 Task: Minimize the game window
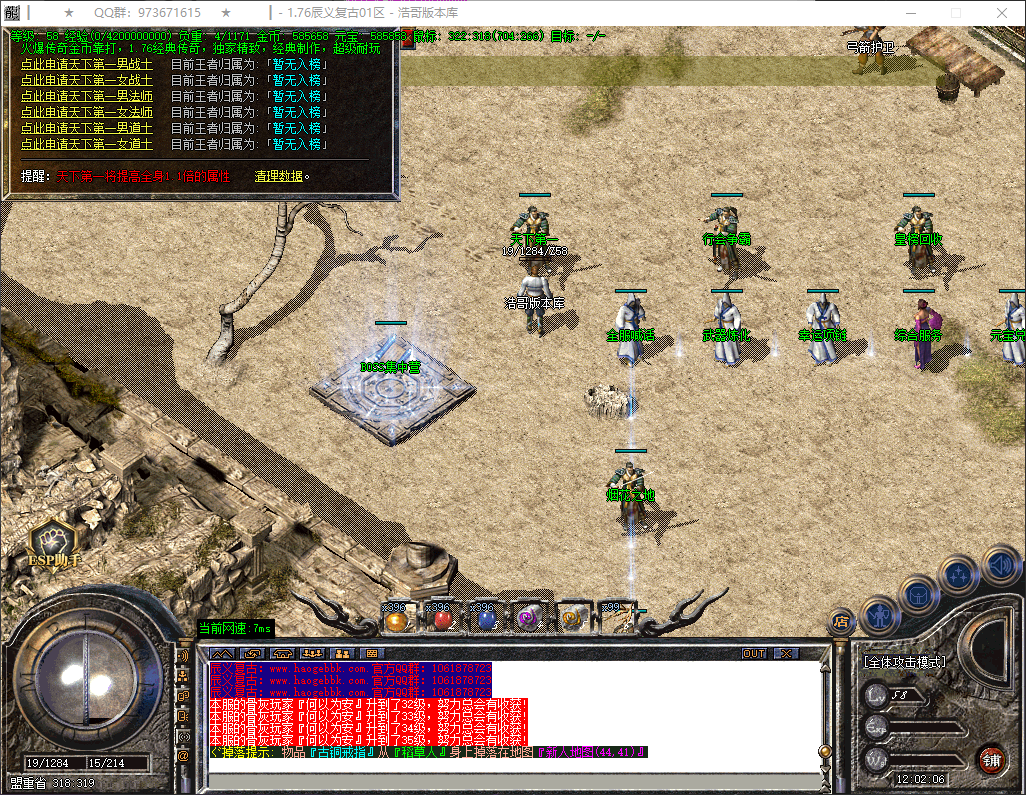(x=909, y=13)
